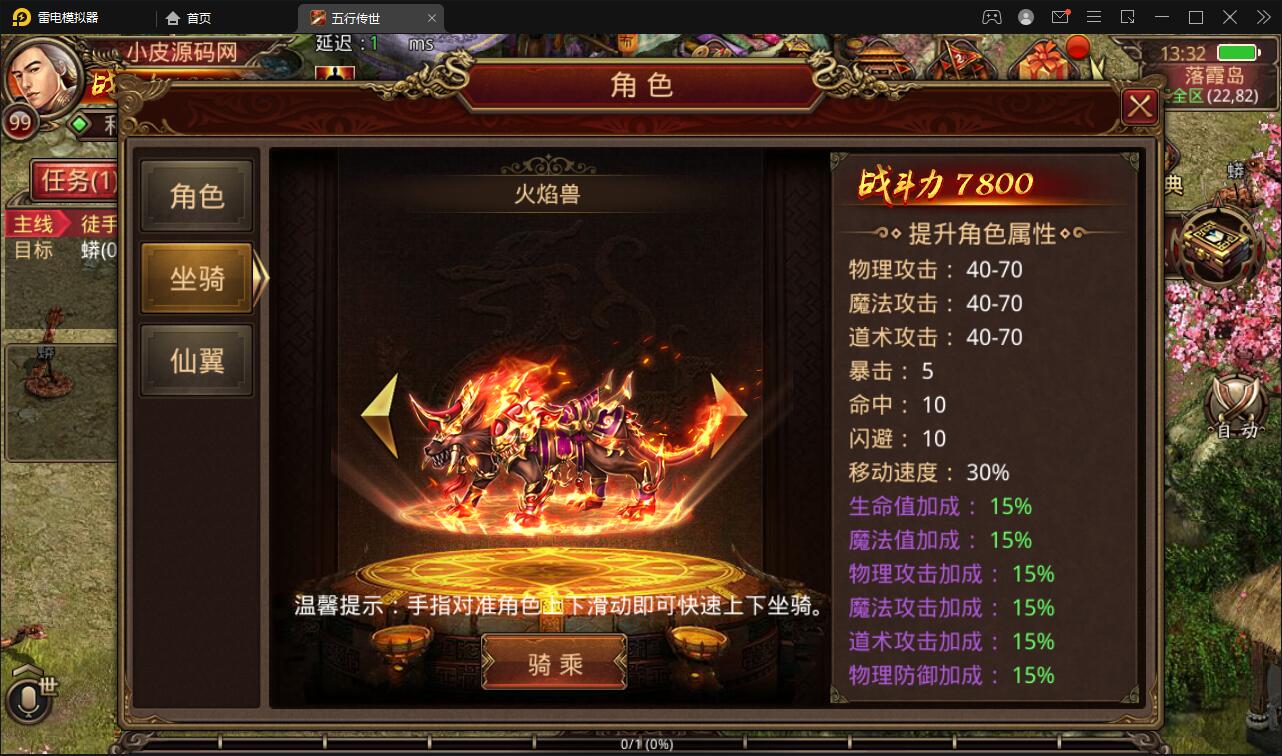Open the emulator hamburger menu
The image size is (1282, 756).
(x=1093, y=17)
